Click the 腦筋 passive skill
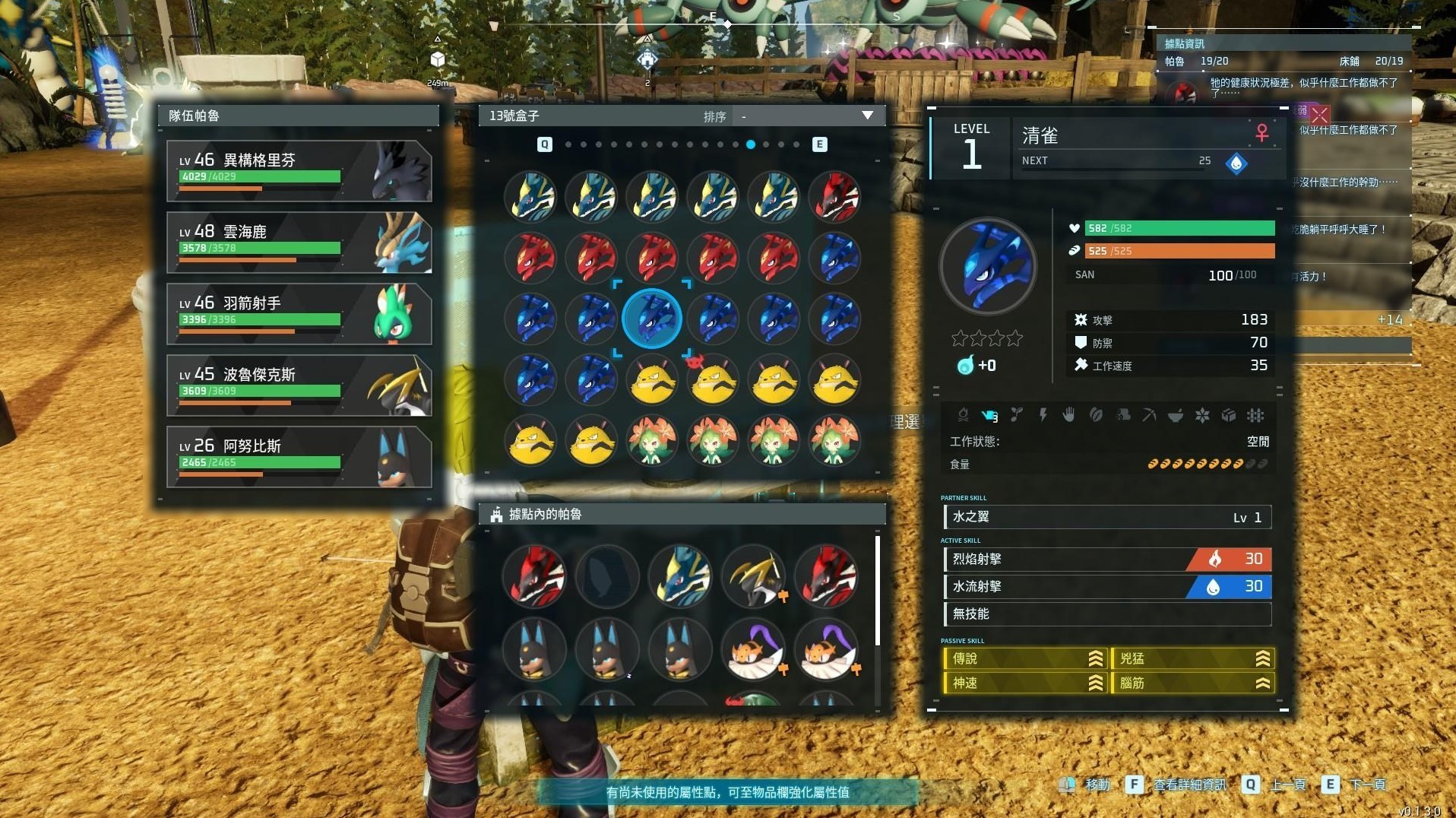The width and height of the screenshot is (1456, 818). tap(1191, 683)
